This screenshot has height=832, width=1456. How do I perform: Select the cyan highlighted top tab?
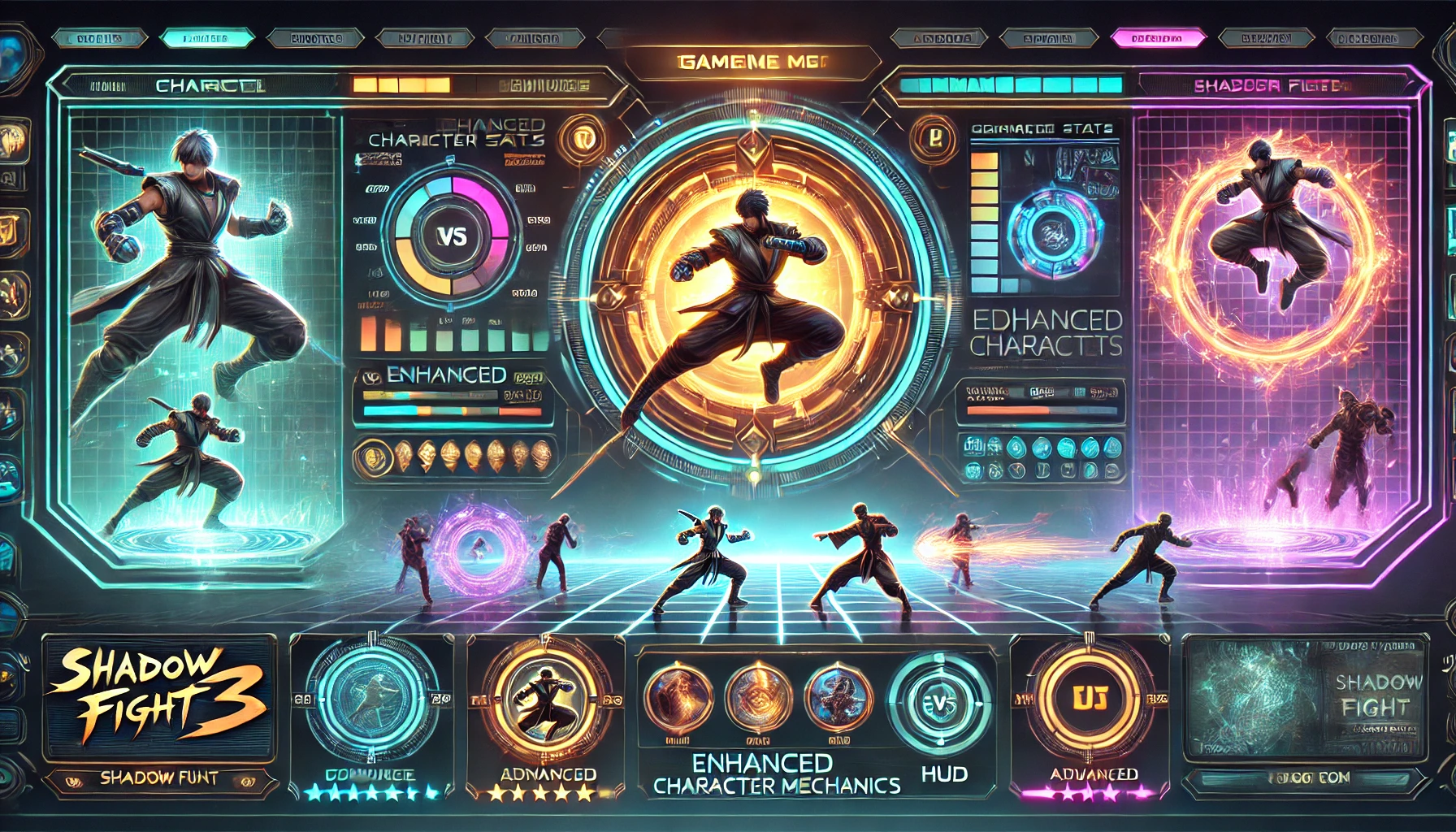[x=206, y=37]
